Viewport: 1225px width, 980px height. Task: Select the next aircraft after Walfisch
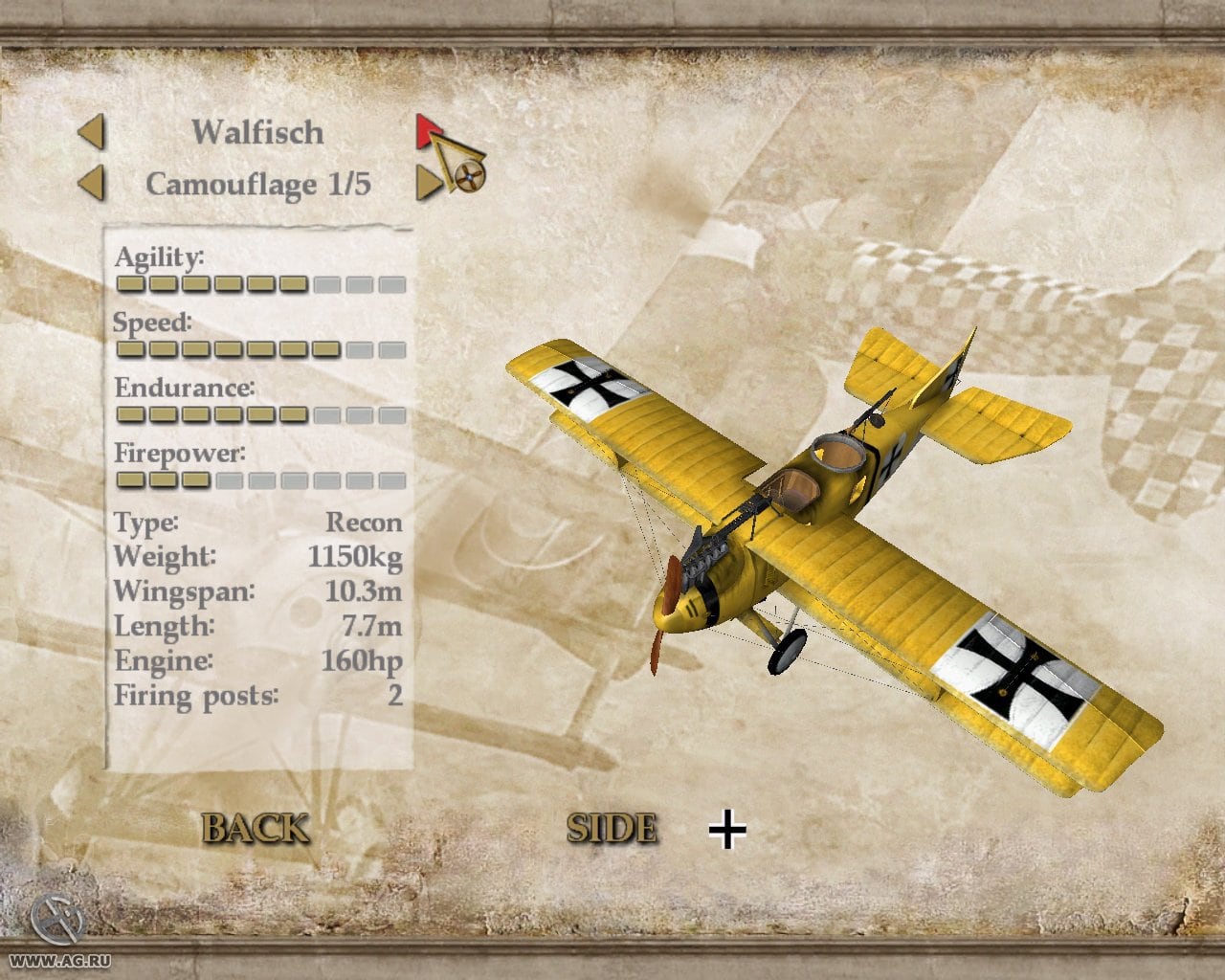[427, 132]
